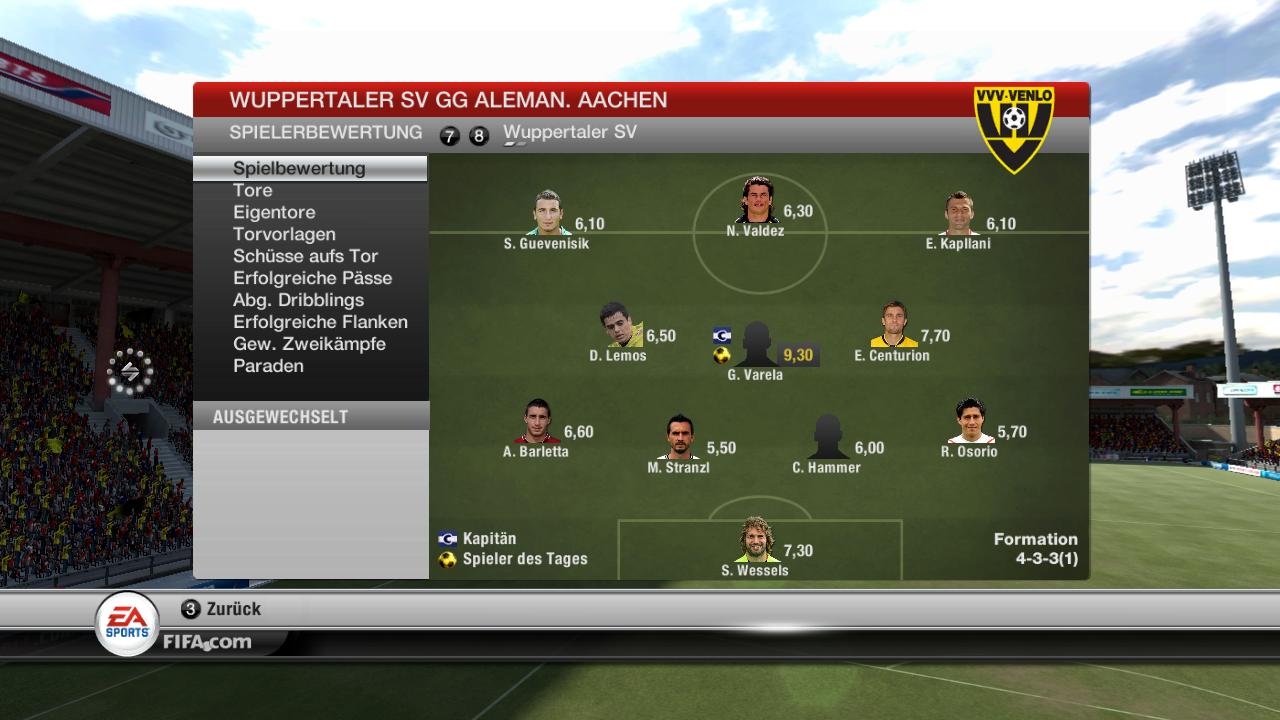Choose D. Lemos player portrait
Screen dimensions: 1280x720
click(620, 326)
